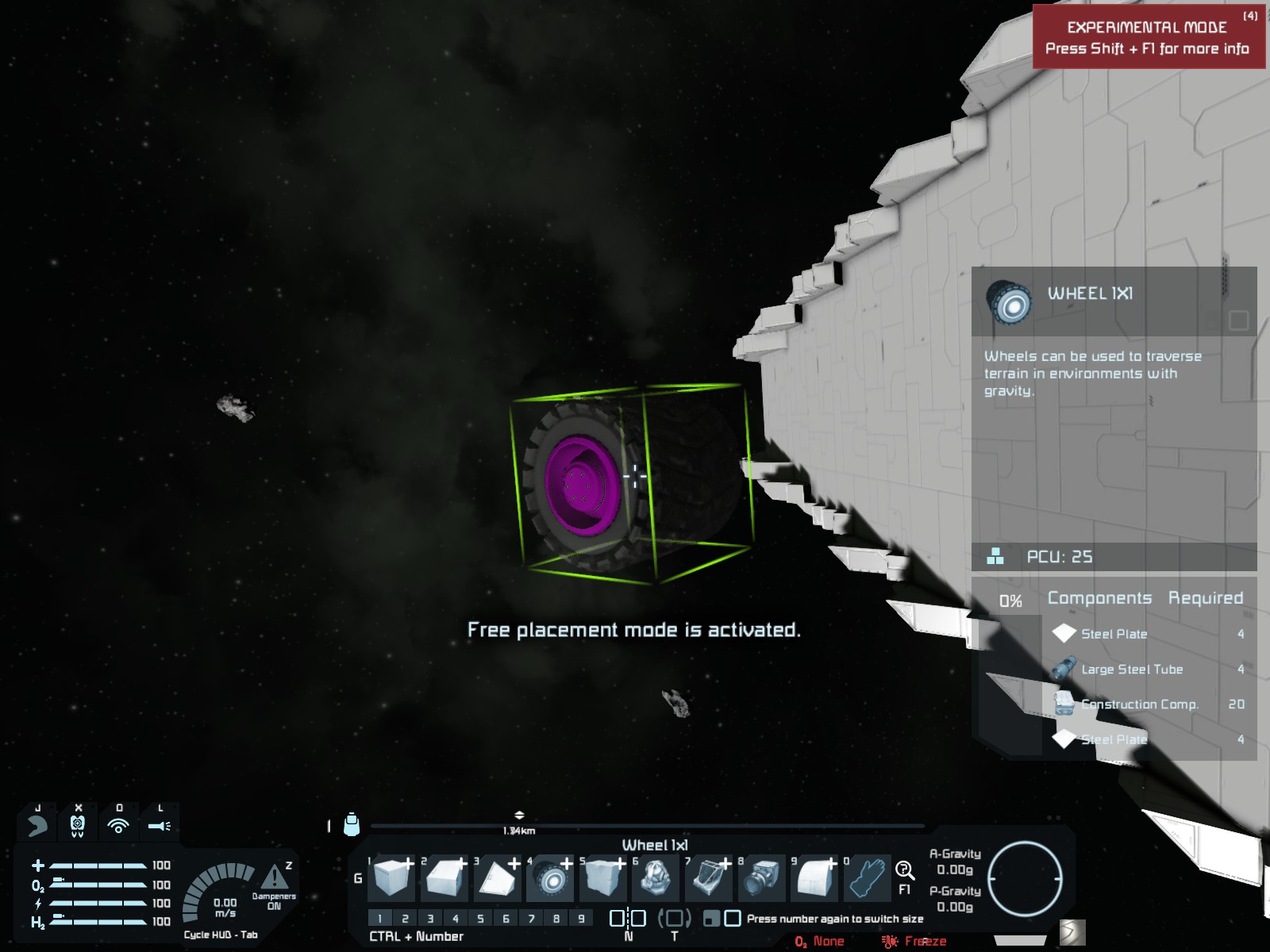This screenshot has width=1270, height=952.
Task: Click the symmetry mode icon
Action: click(627, 919)
